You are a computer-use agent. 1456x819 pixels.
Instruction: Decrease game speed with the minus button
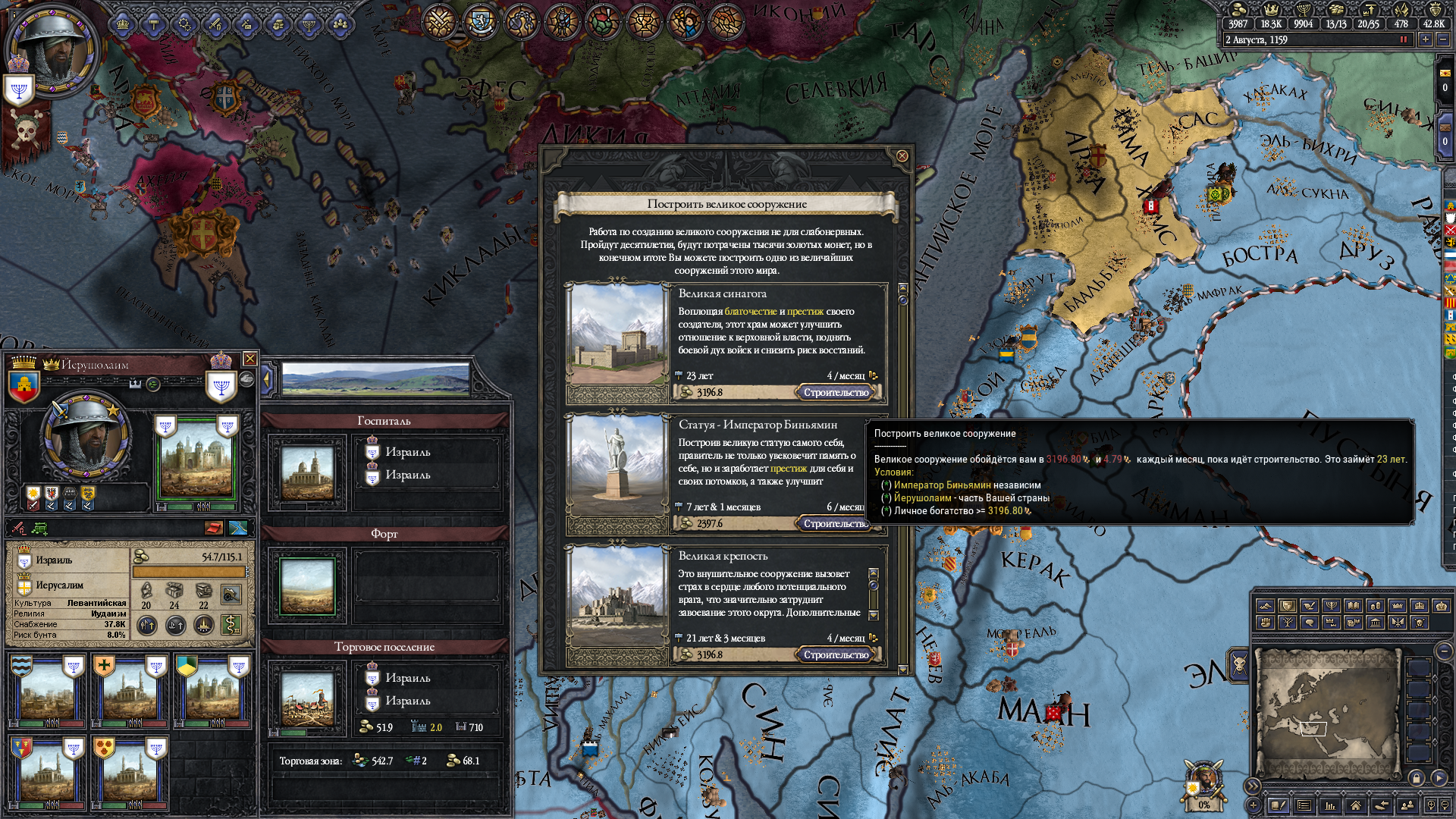coord(1442,39)
